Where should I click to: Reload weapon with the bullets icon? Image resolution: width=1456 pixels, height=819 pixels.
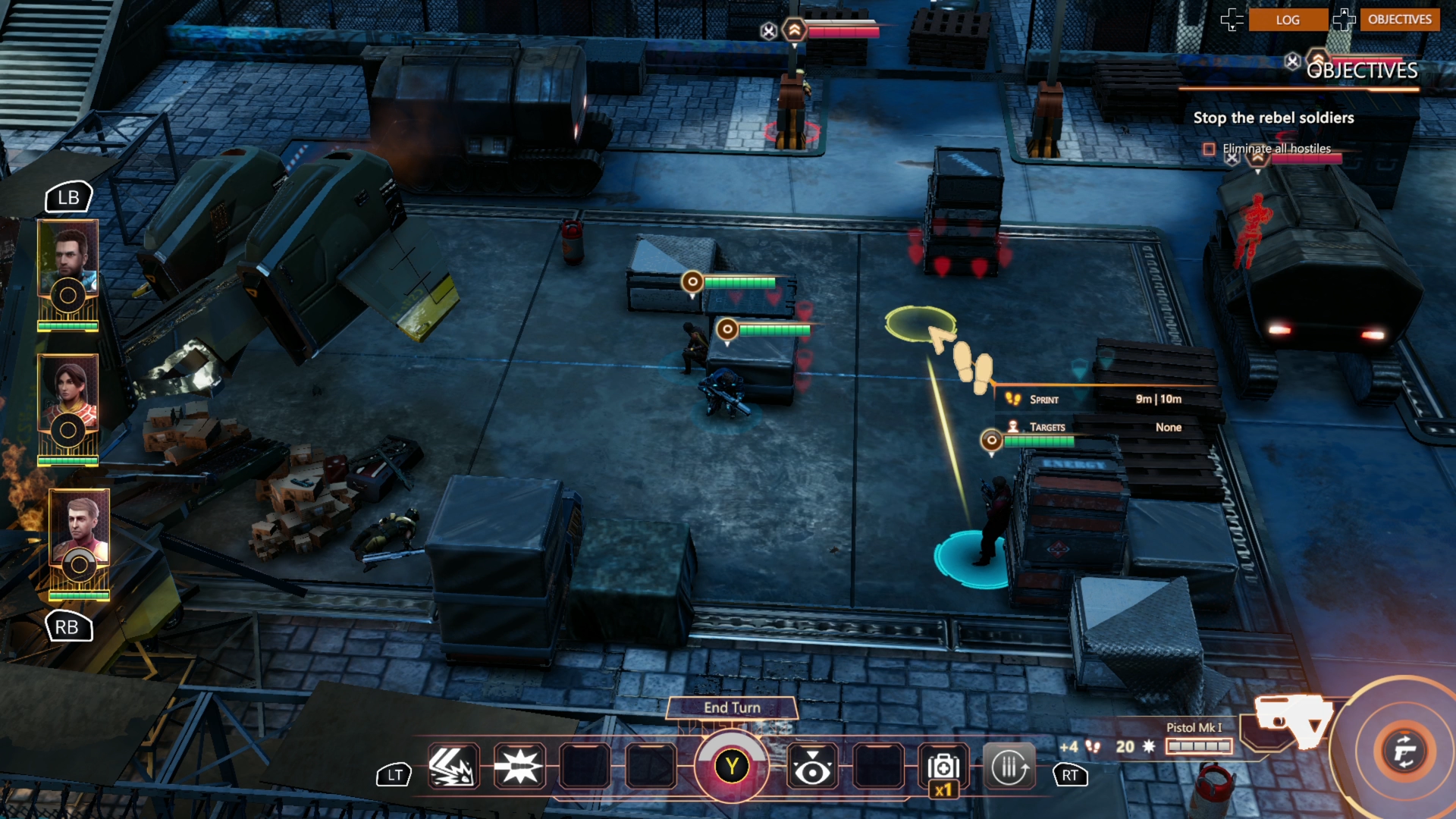pos(1009,767)
